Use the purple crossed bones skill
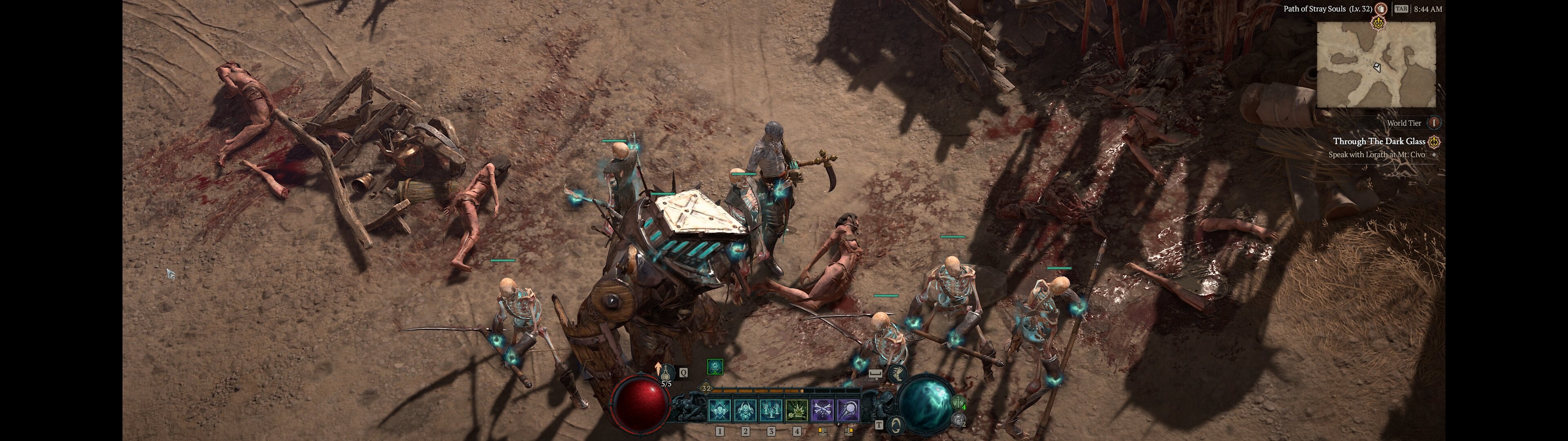The height and width of the screenshot is (441, 1568). point(822,410)
